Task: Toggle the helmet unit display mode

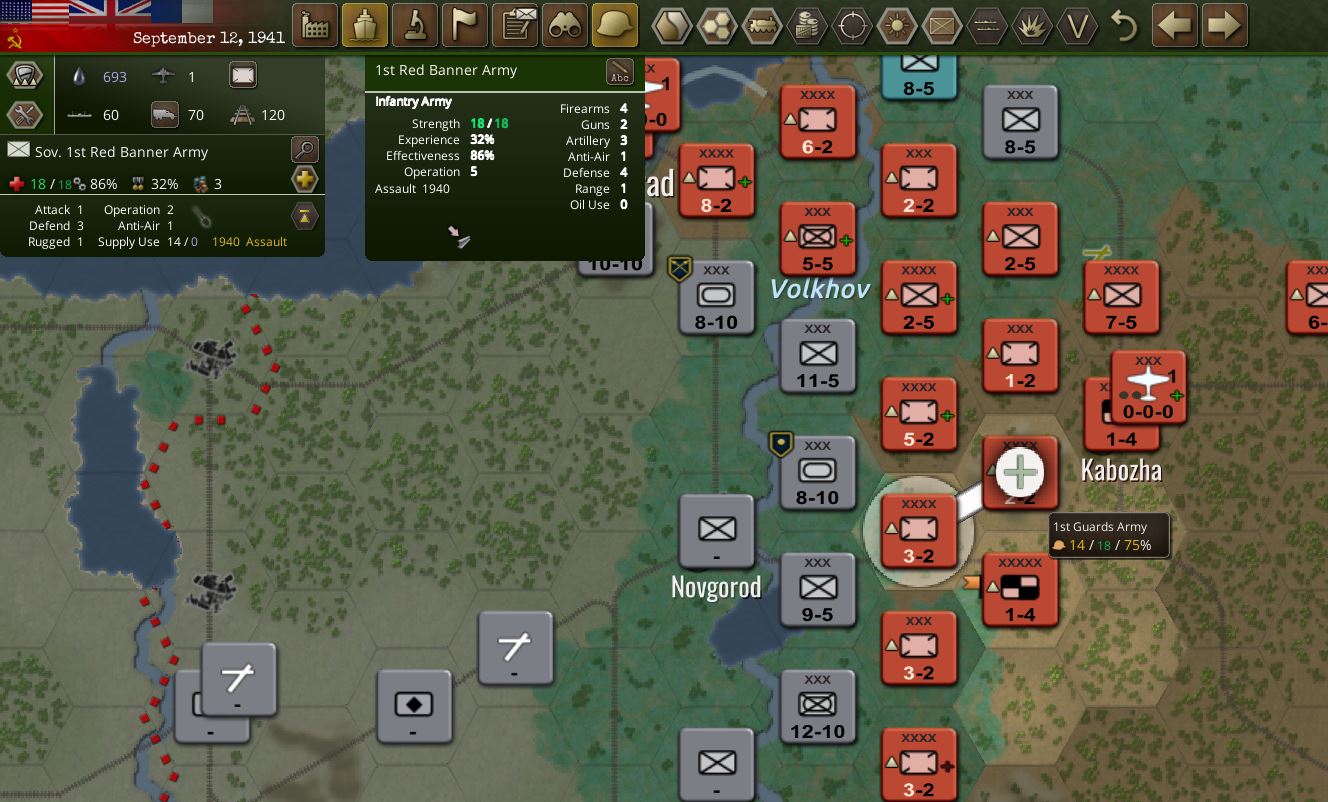Action: 614,24
